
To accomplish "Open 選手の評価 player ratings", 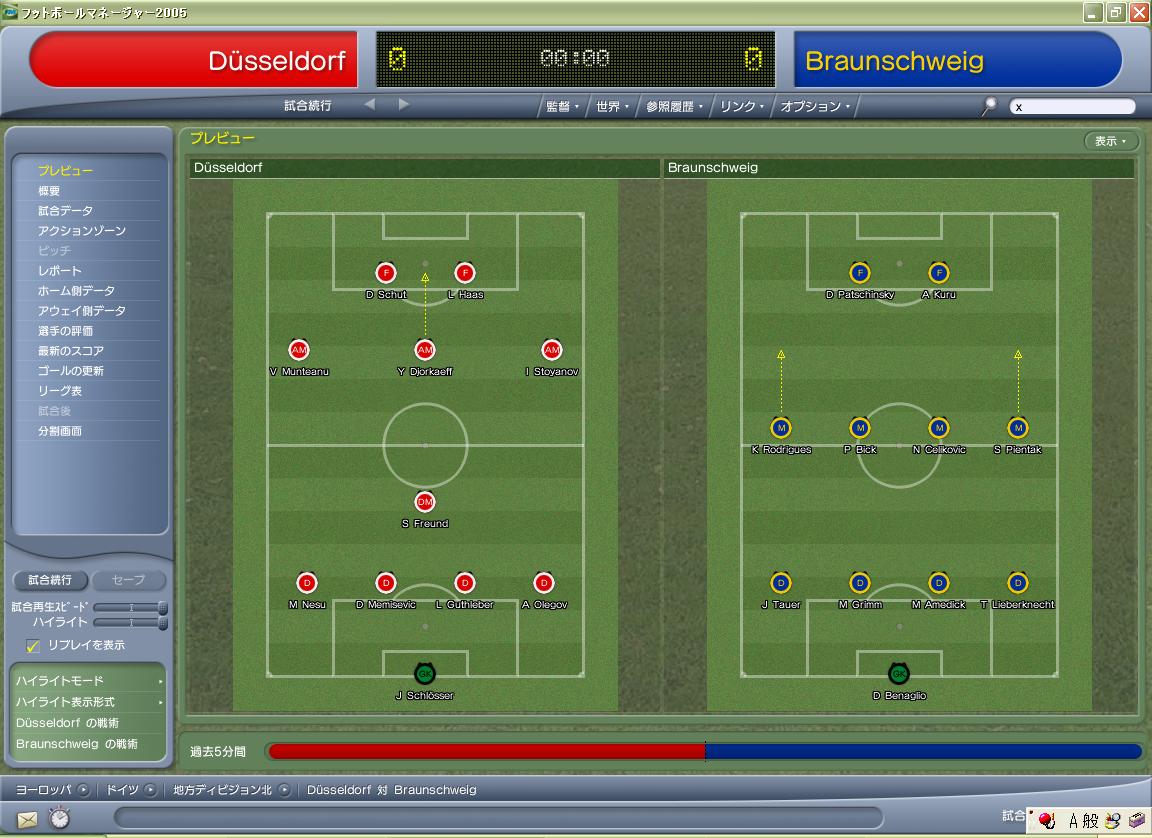I will [x=65, y=331].
